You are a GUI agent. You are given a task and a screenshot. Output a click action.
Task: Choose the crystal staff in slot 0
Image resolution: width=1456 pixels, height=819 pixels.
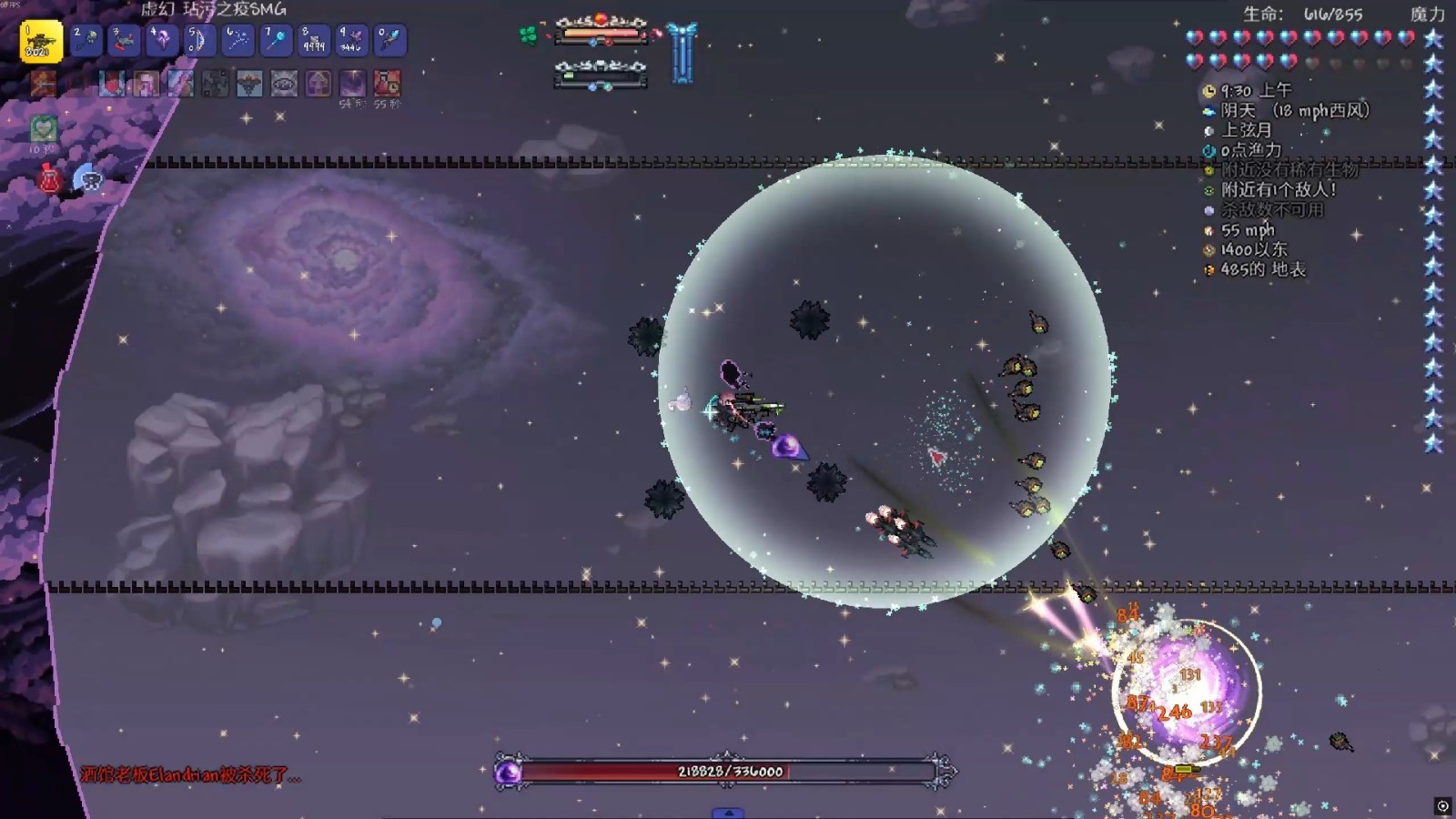point(389,40)
